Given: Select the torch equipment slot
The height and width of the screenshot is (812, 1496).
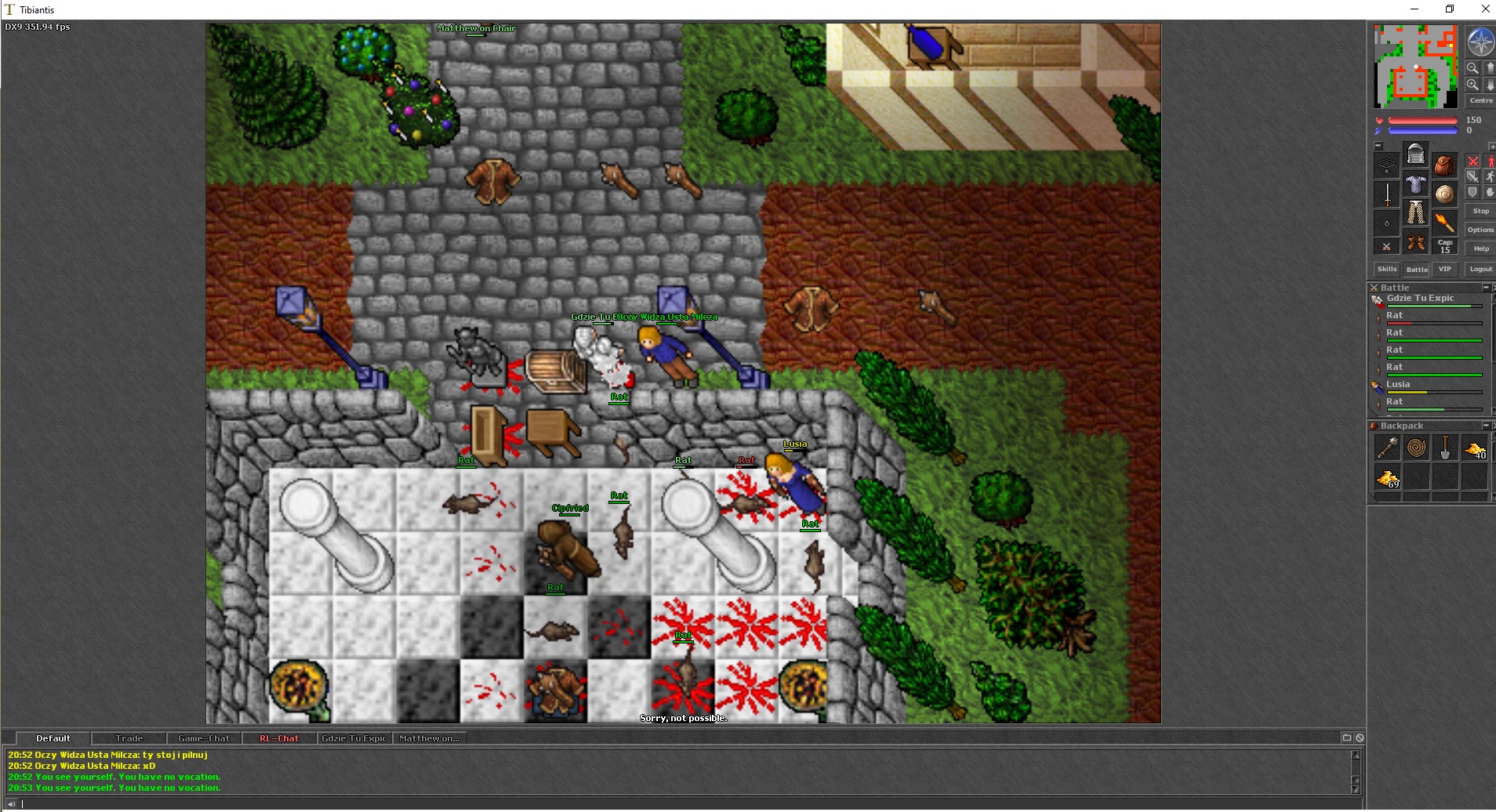Looking at the screenshot, I should tap(1444, 222).
